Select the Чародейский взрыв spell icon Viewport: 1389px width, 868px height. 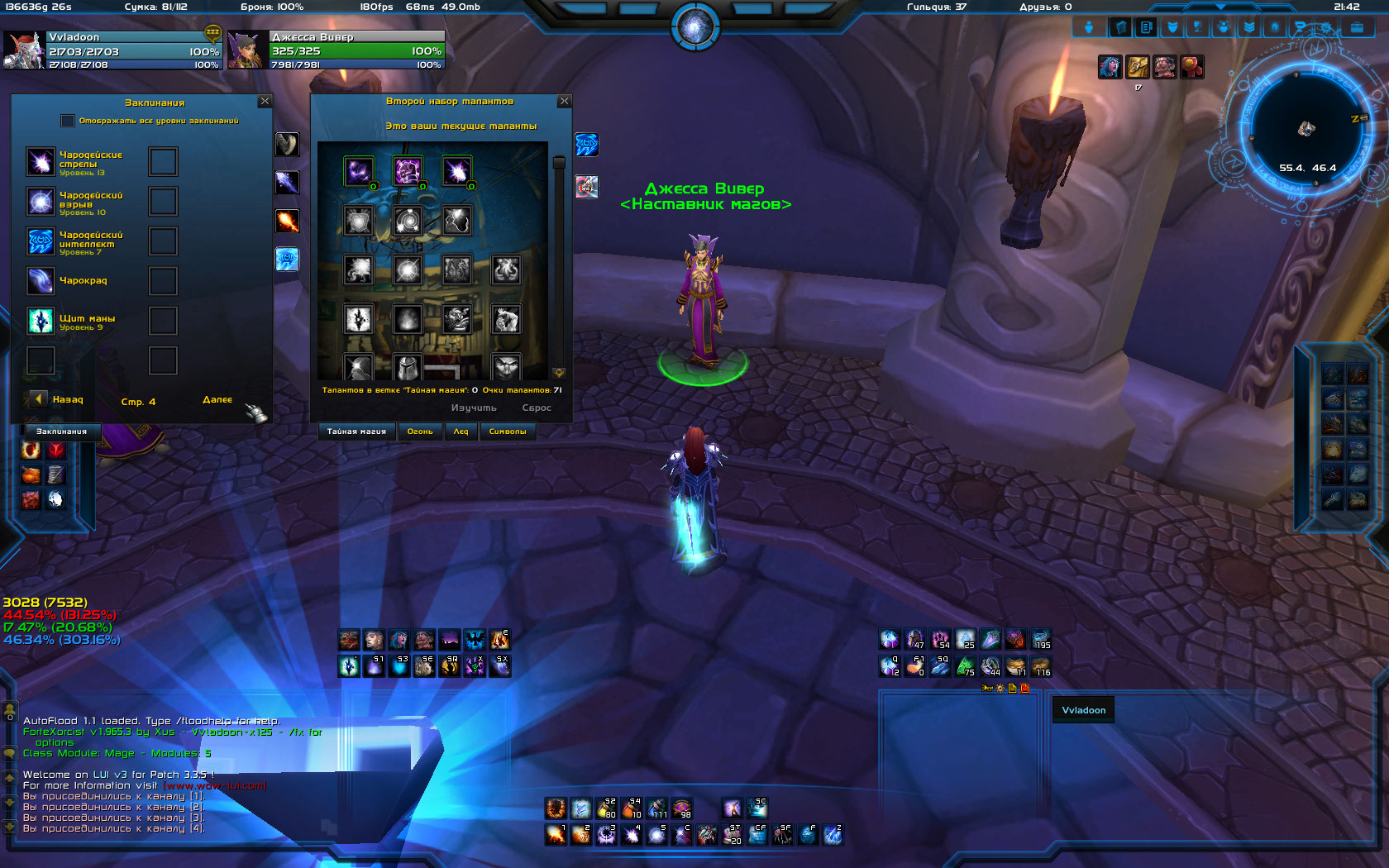(x=41, y=202)
